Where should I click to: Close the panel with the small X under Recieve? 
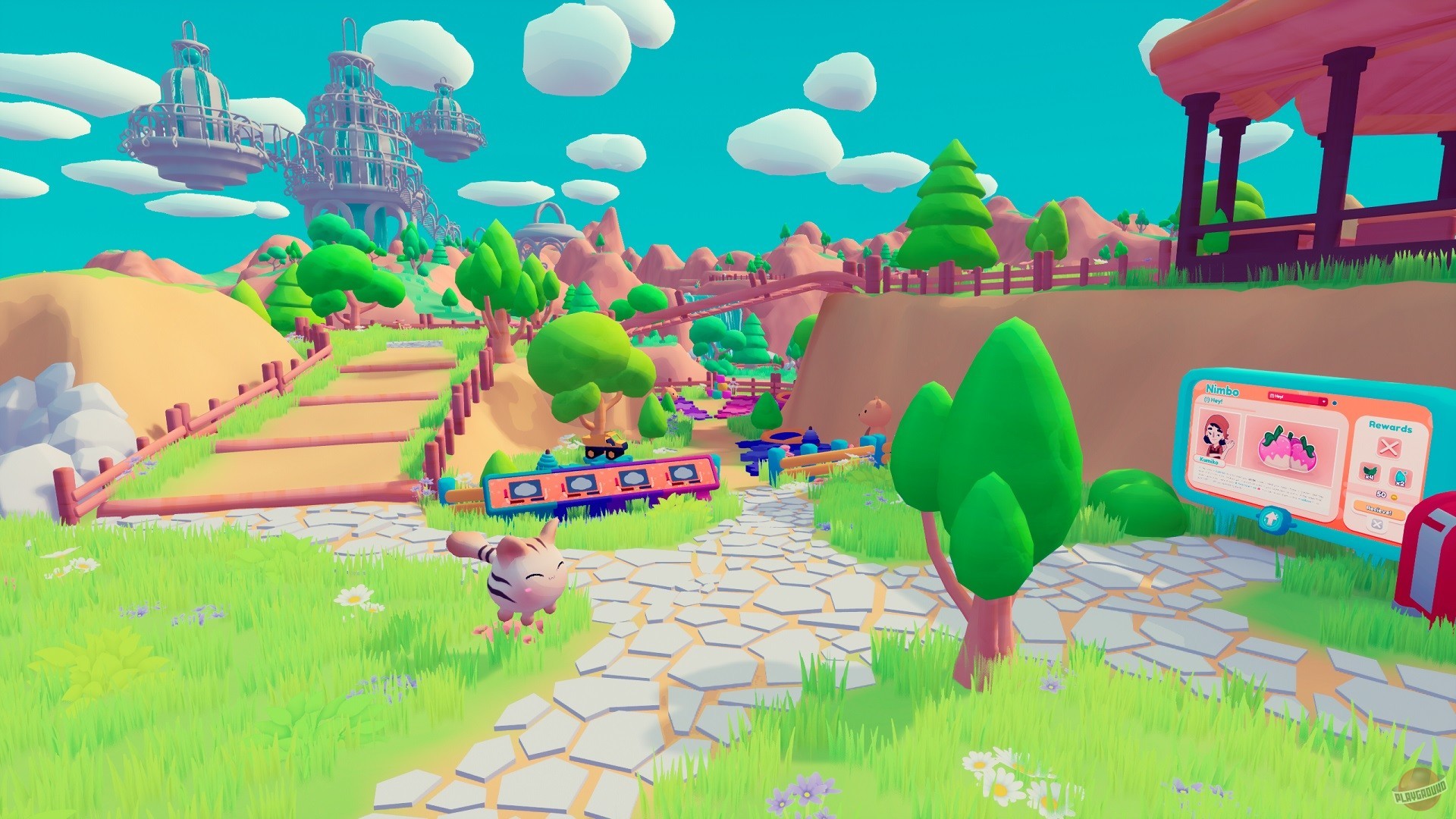tap(1376, 524)
